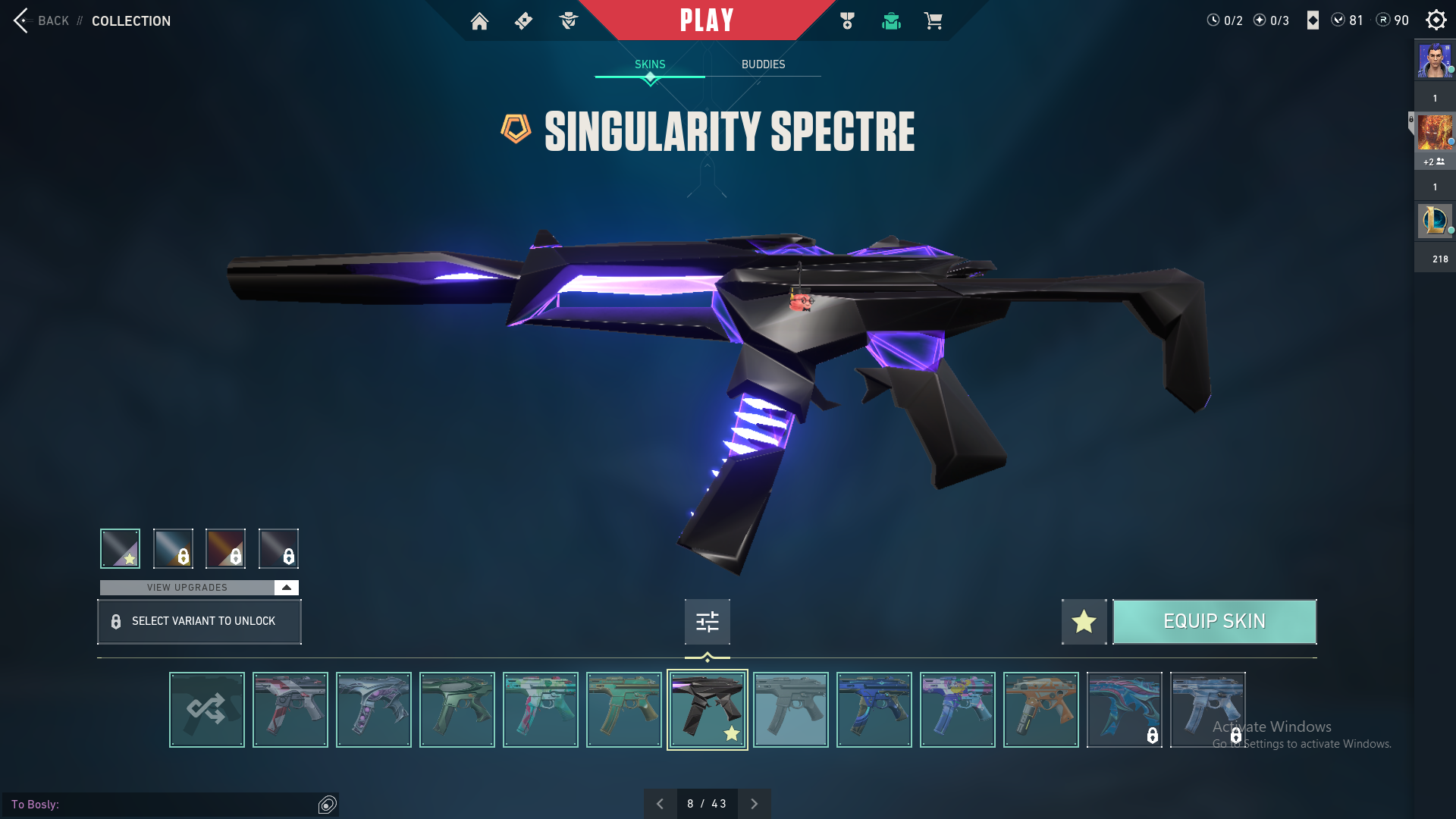Select the orange Spectre skin thumbnail
Screen dimensions: 1456x819
pyautogui.click(x=1041, y=710)
